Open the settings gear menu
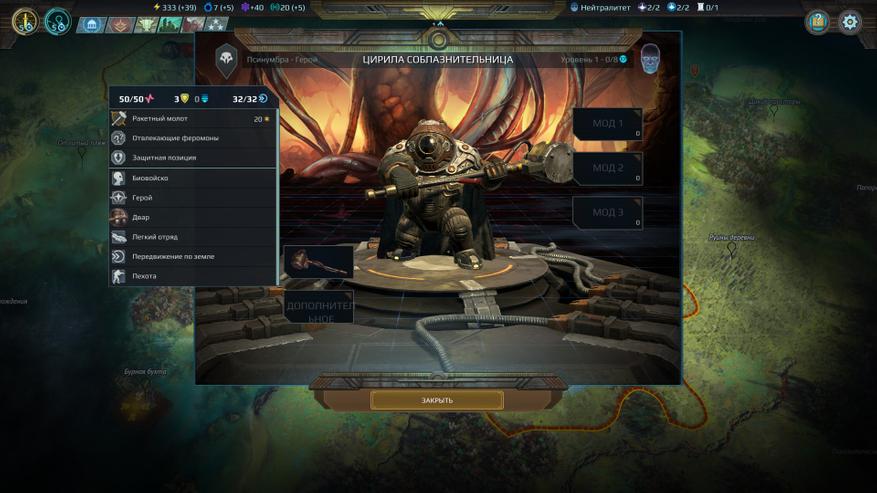The width and height of the screenshot is (877, 493). (x=849, y=22)
